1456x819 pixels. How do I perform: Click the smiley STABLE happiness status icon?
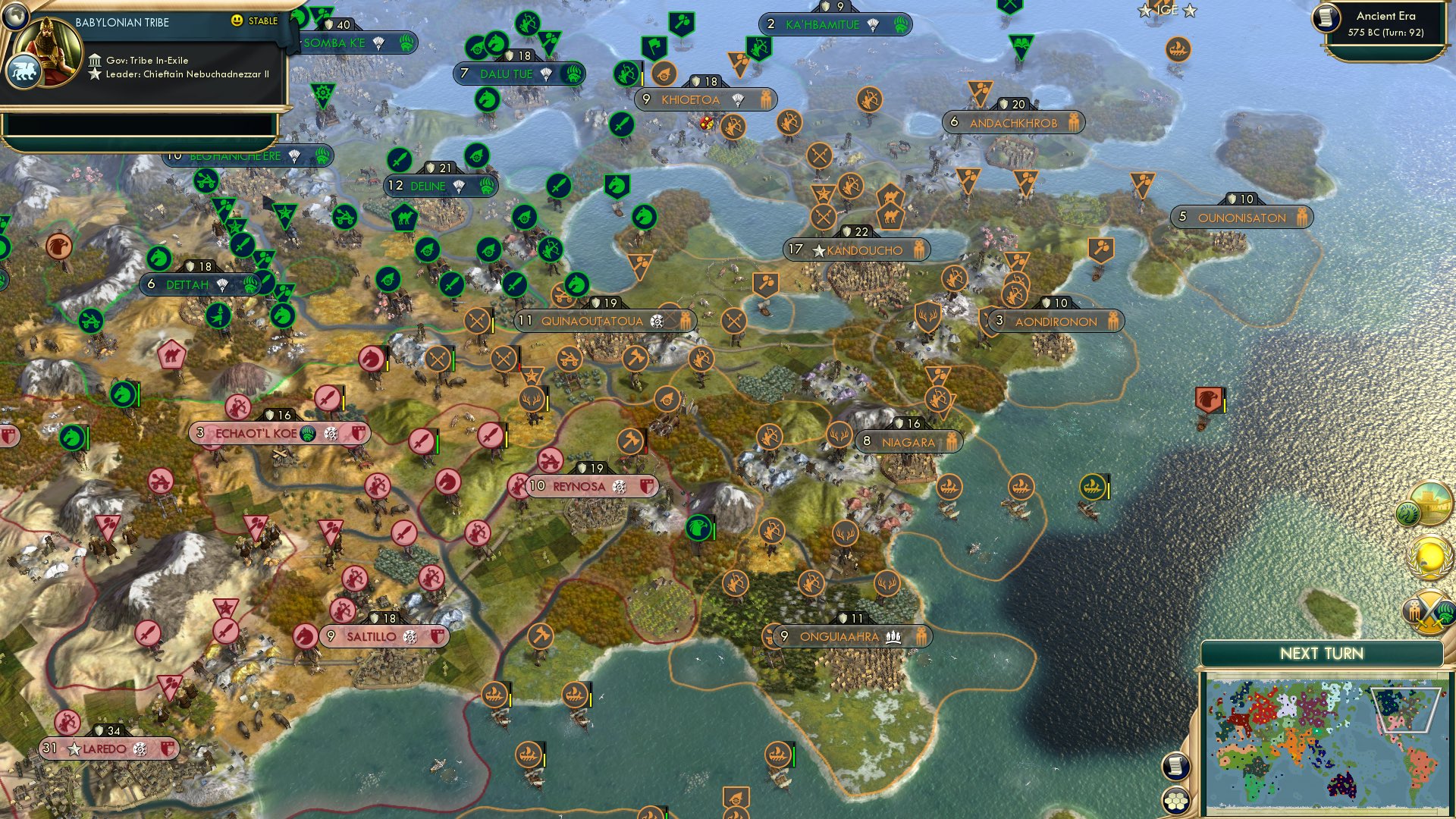[x=238, y=22]
